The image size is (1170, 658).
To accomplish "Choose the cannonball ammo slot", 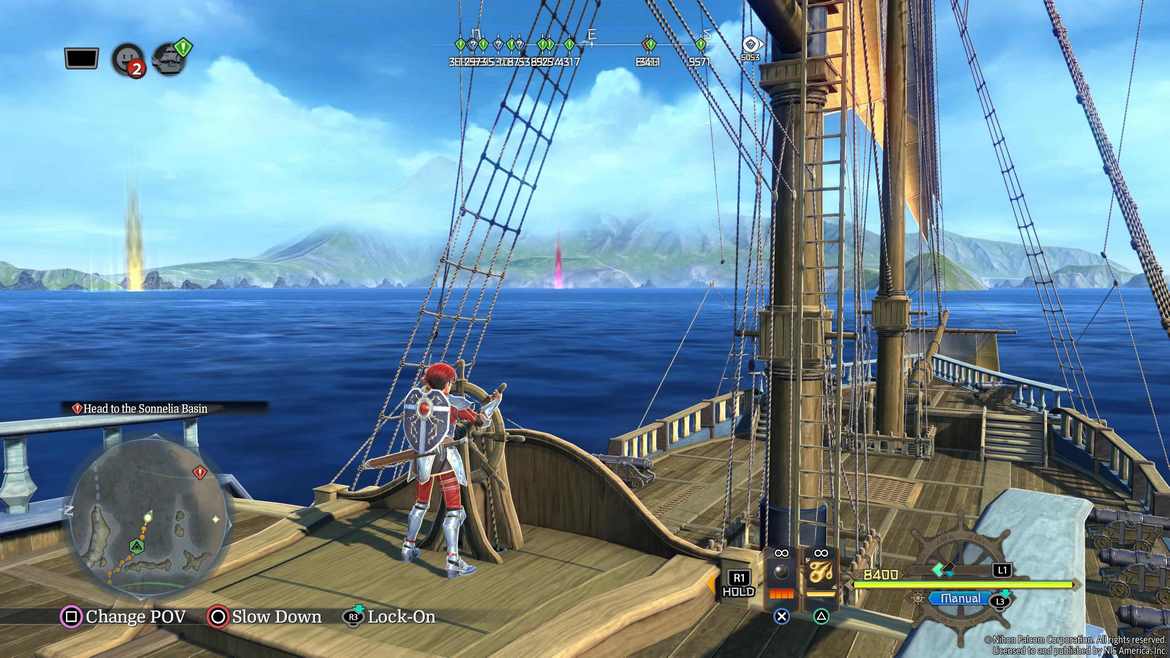I will click(x=781, y=575).
